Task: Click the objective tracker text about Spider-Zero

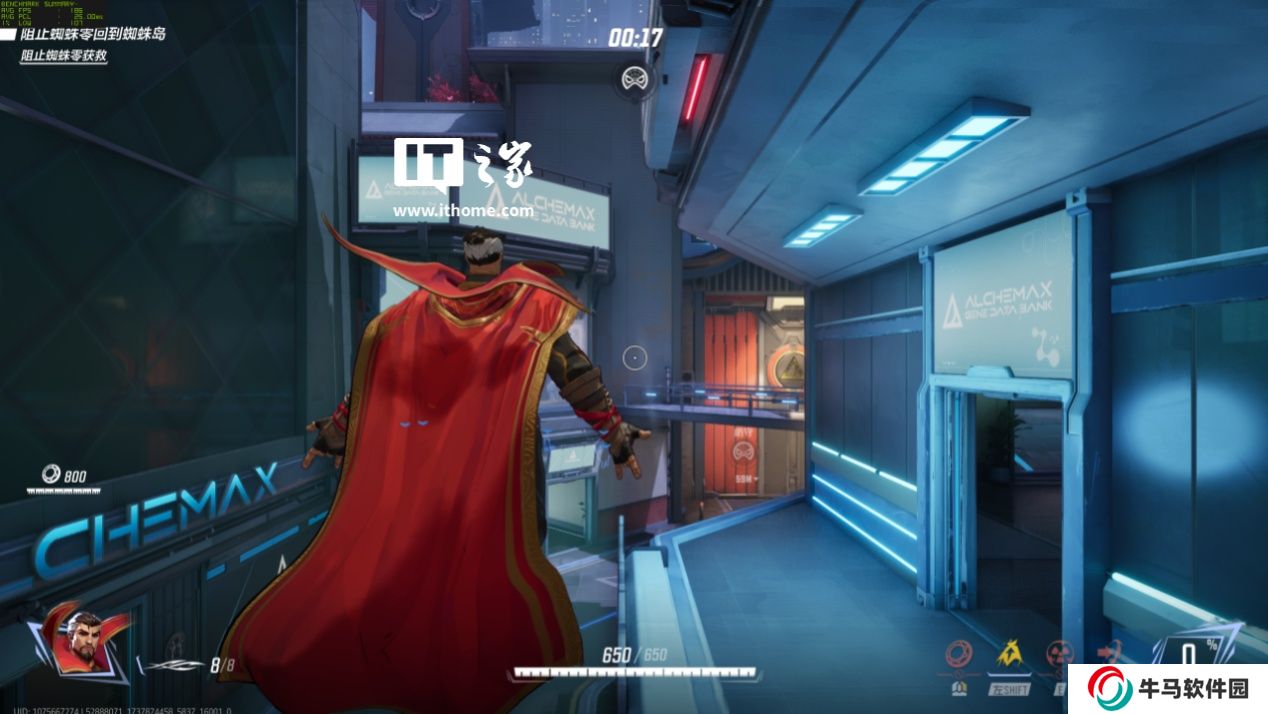Action: [92, 34]
